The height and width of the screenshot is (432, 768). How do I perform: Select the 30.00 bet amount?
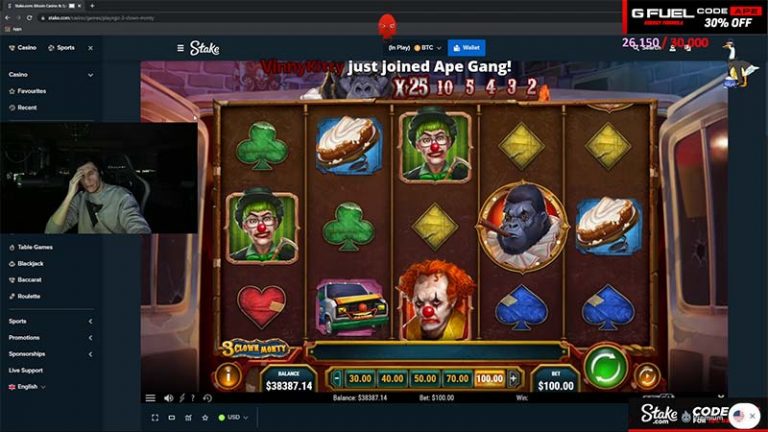tap(360, 379)
